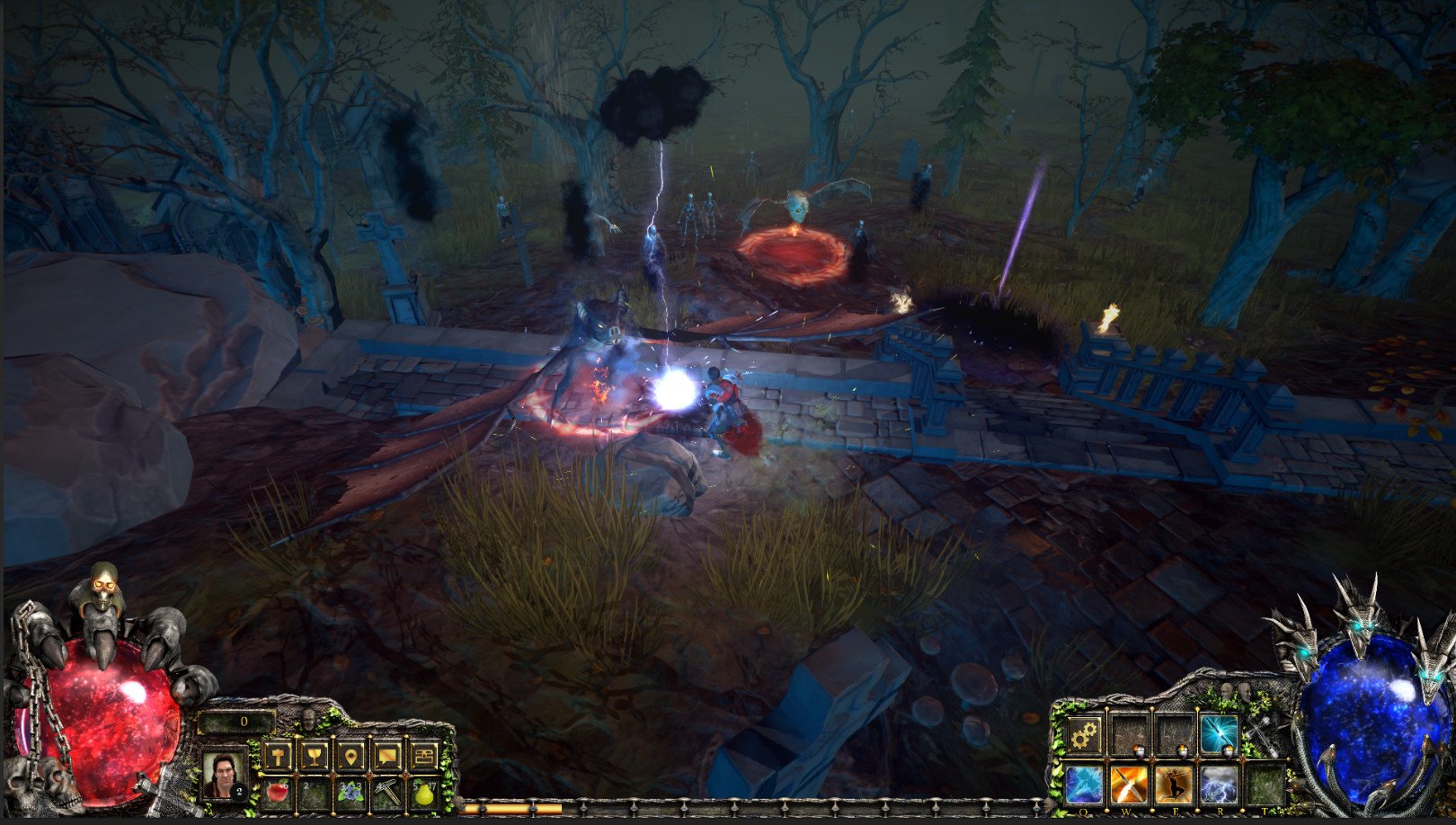Click the gears skill slot icon

[x=1084, y=734]
